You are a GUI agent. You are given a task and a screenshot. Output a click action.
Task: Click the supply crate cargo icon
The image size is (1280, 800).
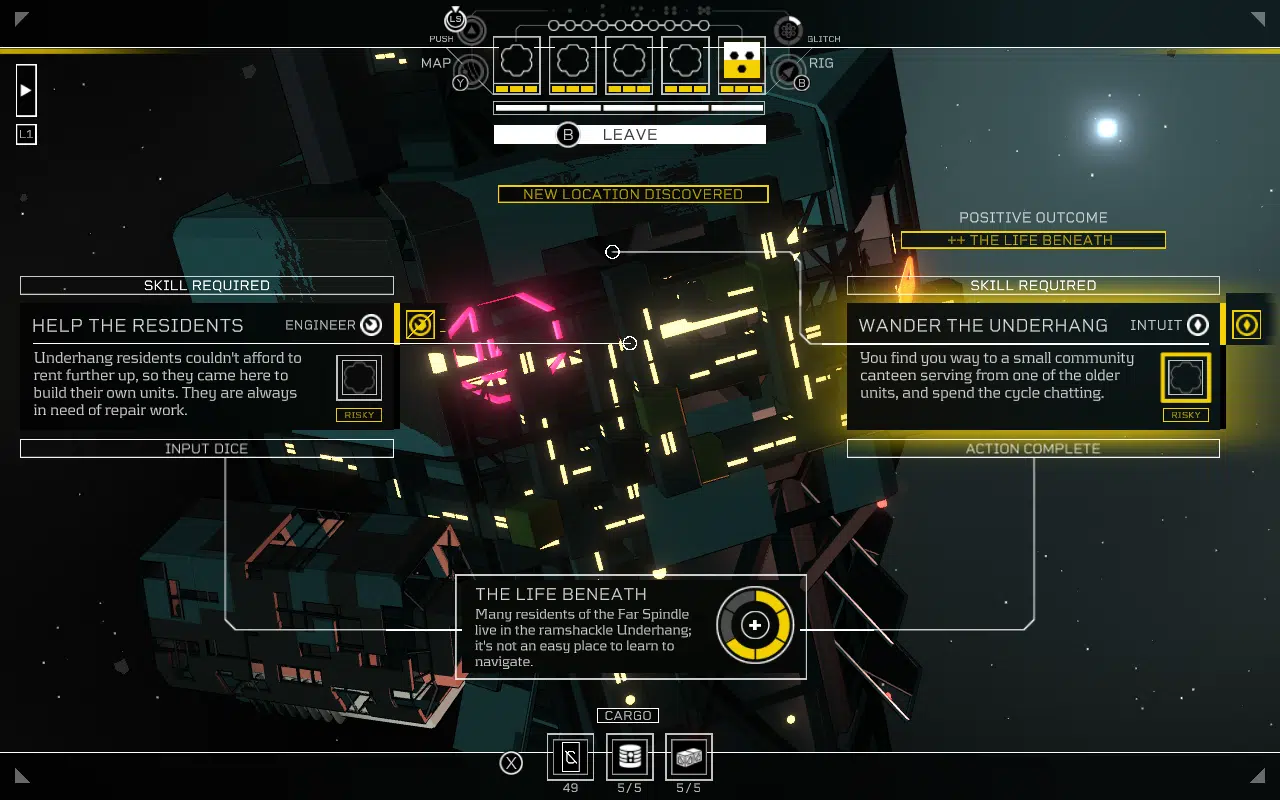click(x=688, y=757)
